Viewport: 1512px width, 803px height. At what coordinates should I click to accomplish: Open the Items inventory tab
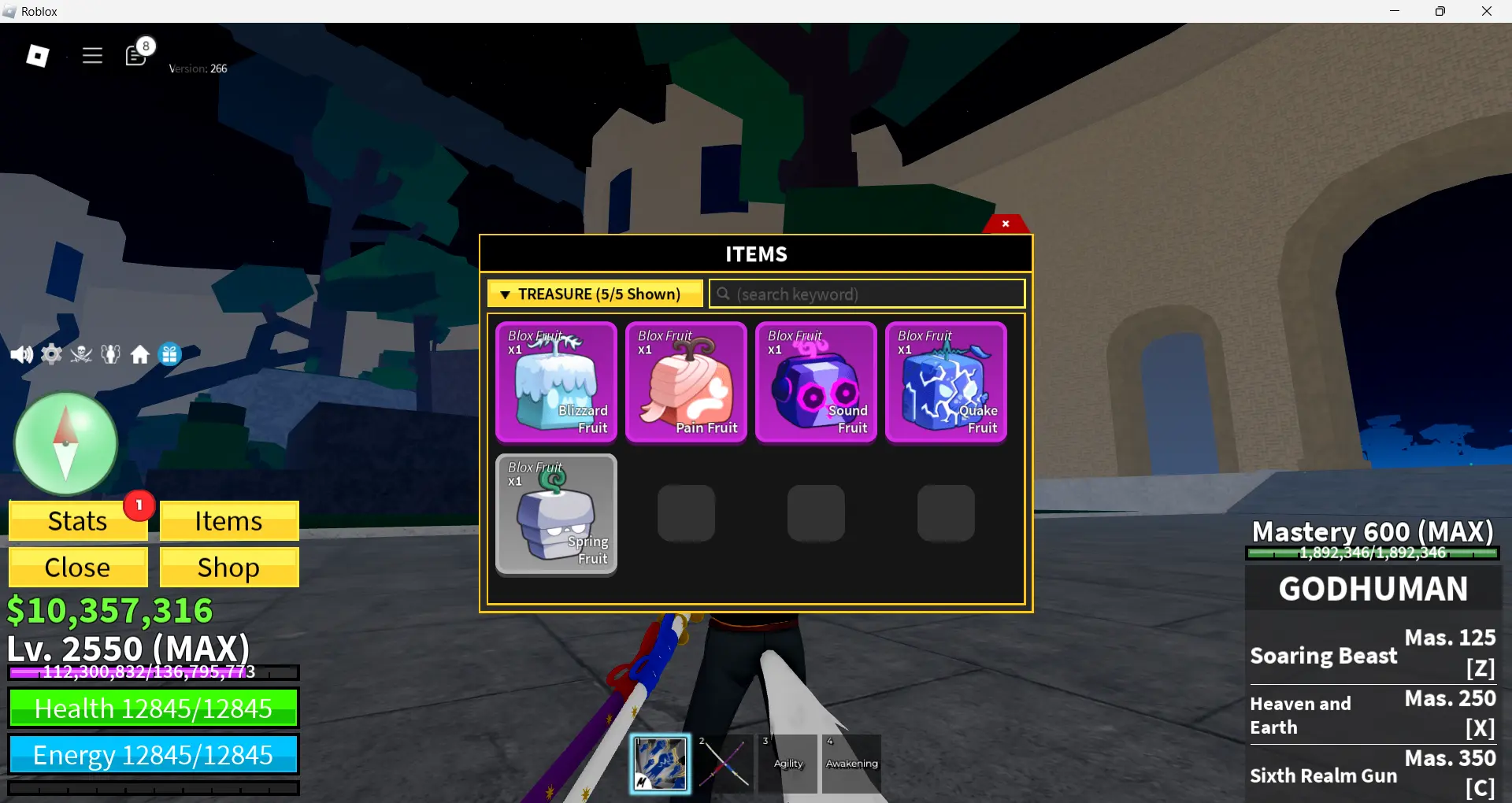click(228, 520)
